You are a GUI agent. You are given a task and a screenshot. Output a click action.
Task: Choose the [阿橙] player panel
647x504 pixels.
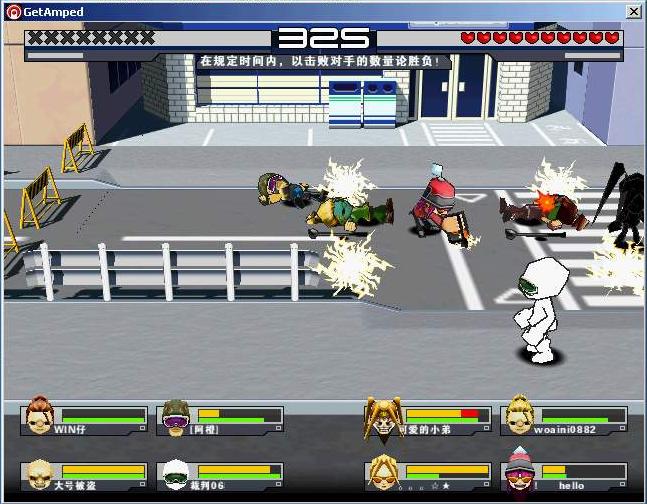[x=220, y=419]
